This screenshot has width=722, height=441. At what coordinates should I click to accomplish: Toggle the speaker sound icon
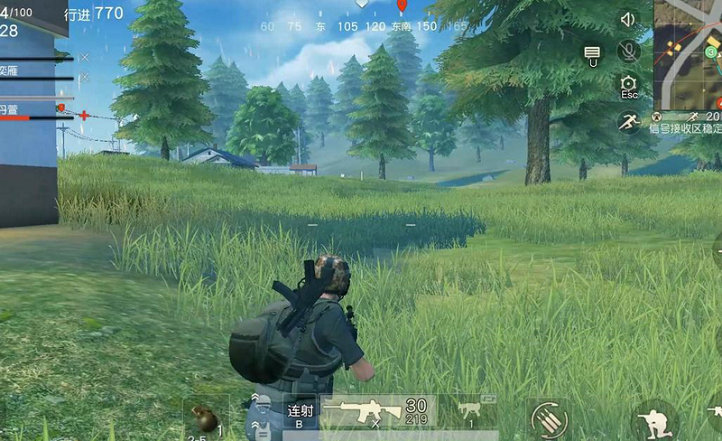(x=628, y=19)
